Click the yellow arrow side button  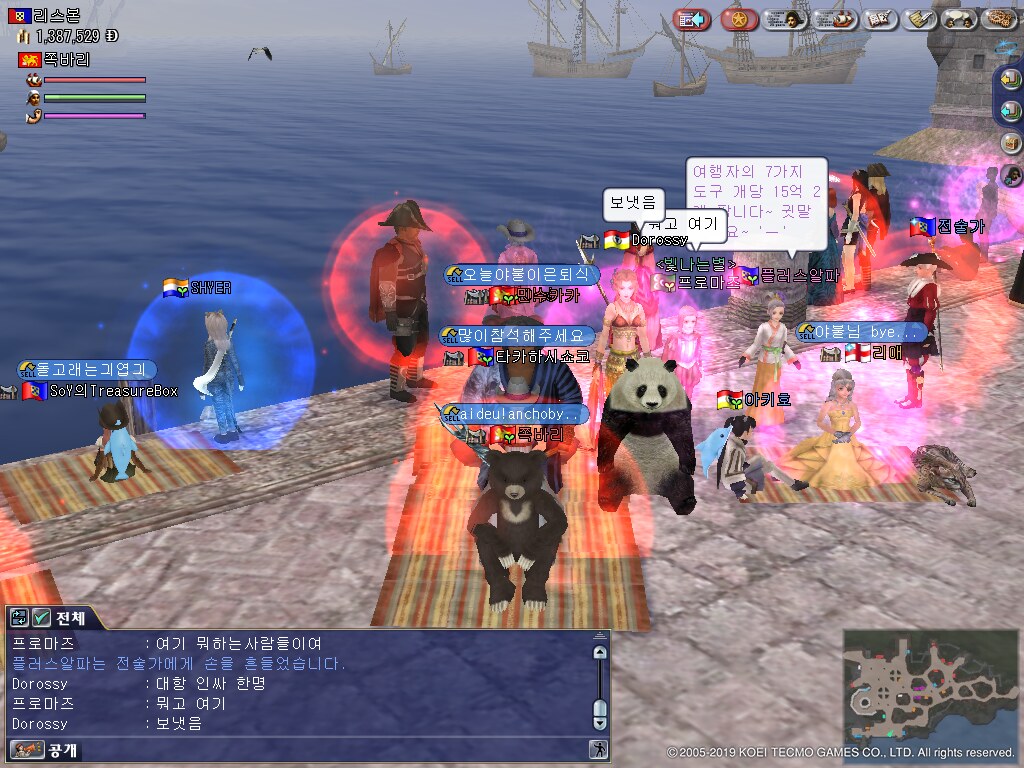pos(1011,78)
